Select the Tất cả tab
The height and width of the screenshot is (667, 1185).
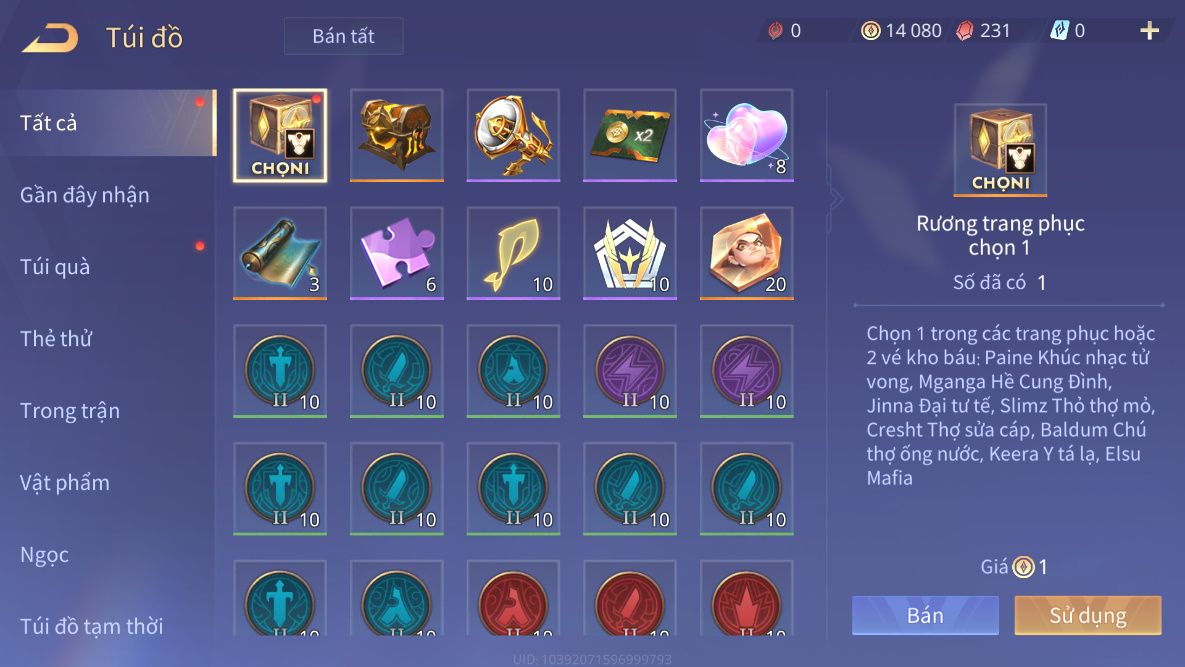(x=49, y=123)
